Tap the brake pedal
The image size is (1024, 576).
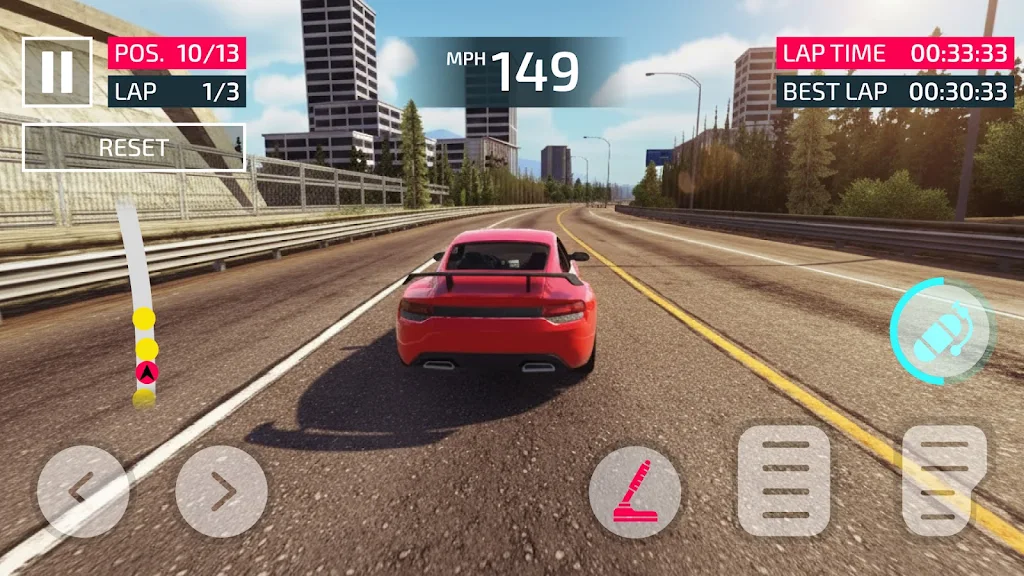(784, 481)
